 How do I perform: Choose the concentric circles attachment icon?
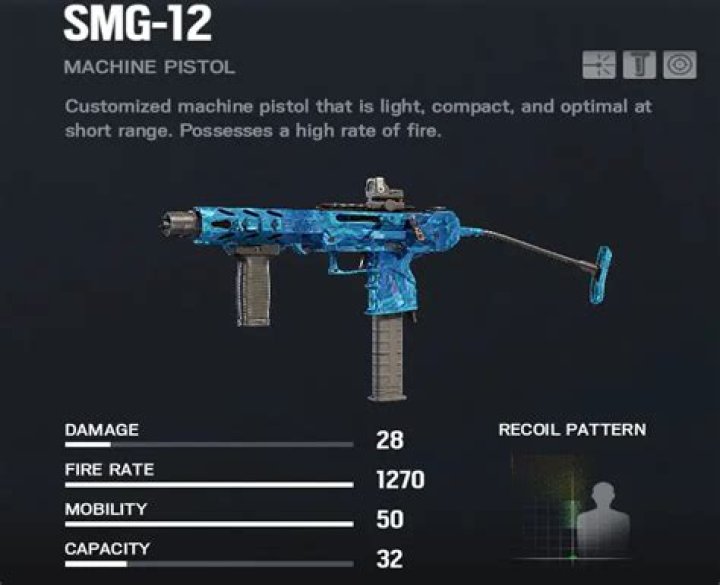[x=680, y=65]
